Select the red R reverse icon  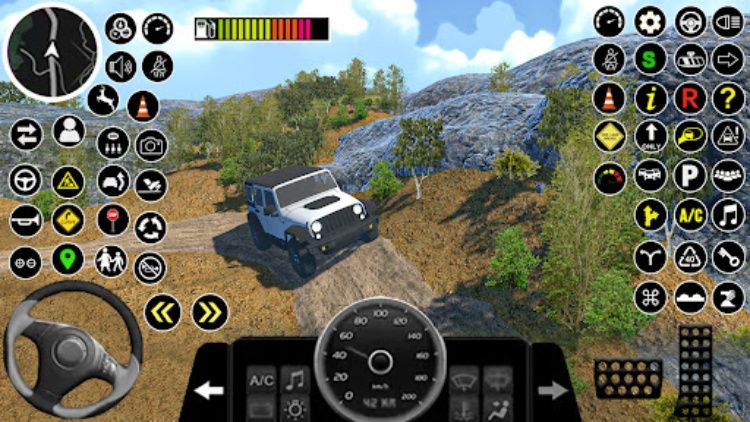[x=689, y=98]
